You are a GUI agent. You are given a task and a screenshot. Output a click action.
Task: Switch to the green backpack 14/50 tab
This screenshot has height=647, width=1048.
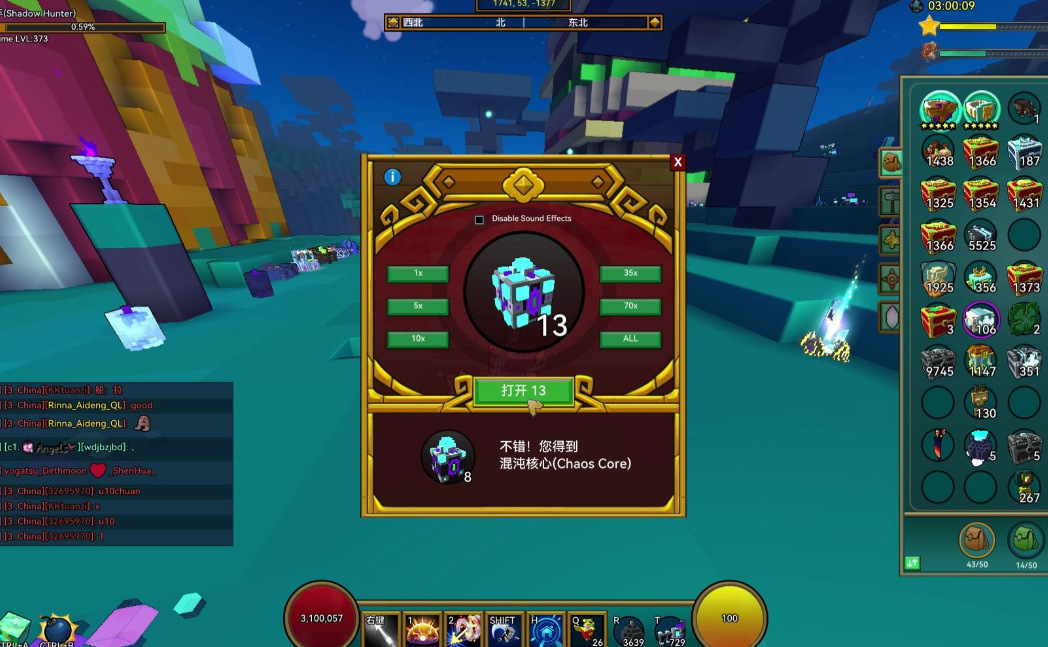(x=1024, y=541)
